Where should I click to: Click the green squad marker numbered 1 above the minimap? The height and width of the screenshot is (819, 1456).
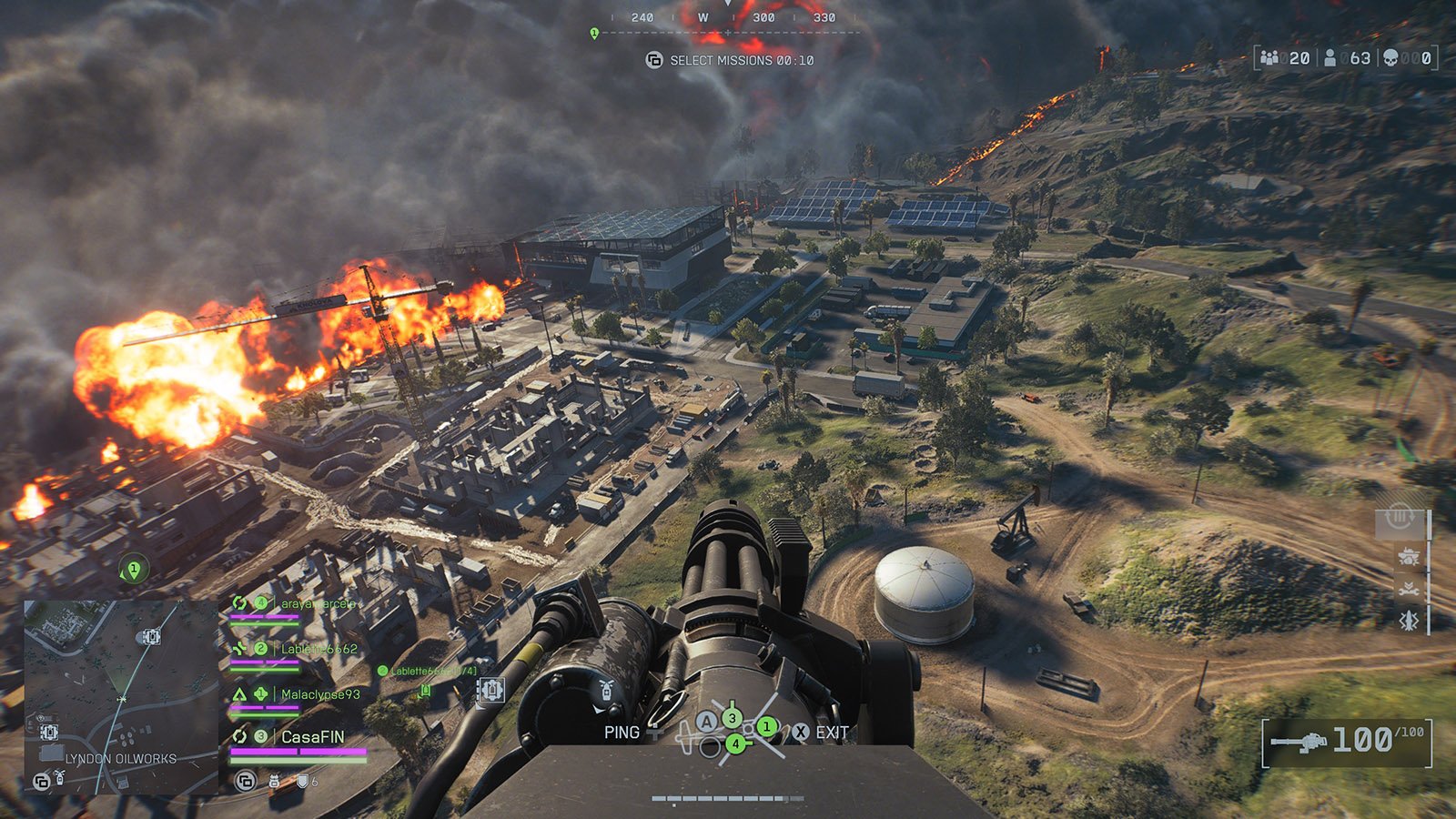pyautogui.click(x=134, y=571)
